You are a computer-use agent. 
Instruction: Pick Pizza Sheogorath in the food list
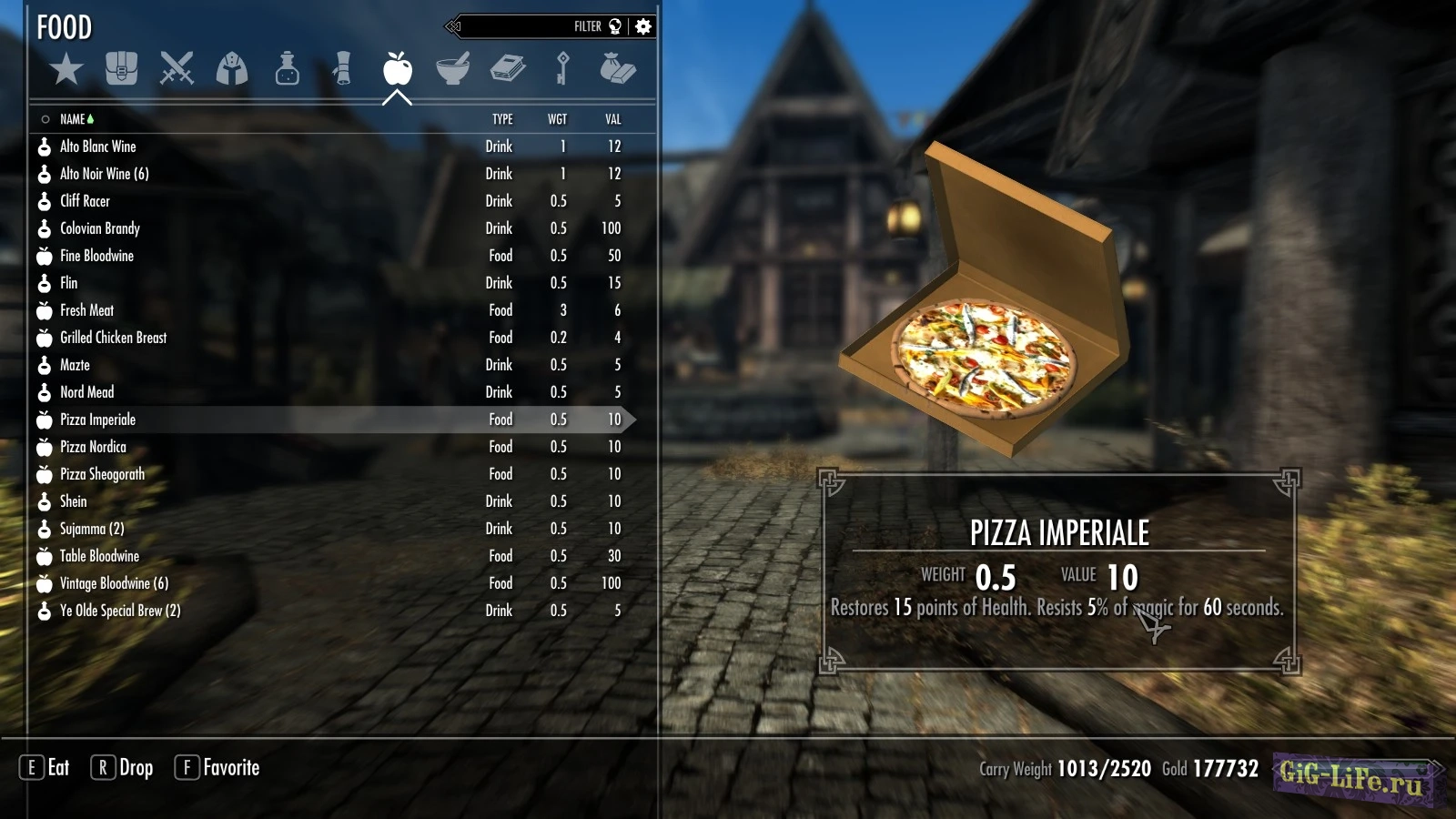point(102,474)
